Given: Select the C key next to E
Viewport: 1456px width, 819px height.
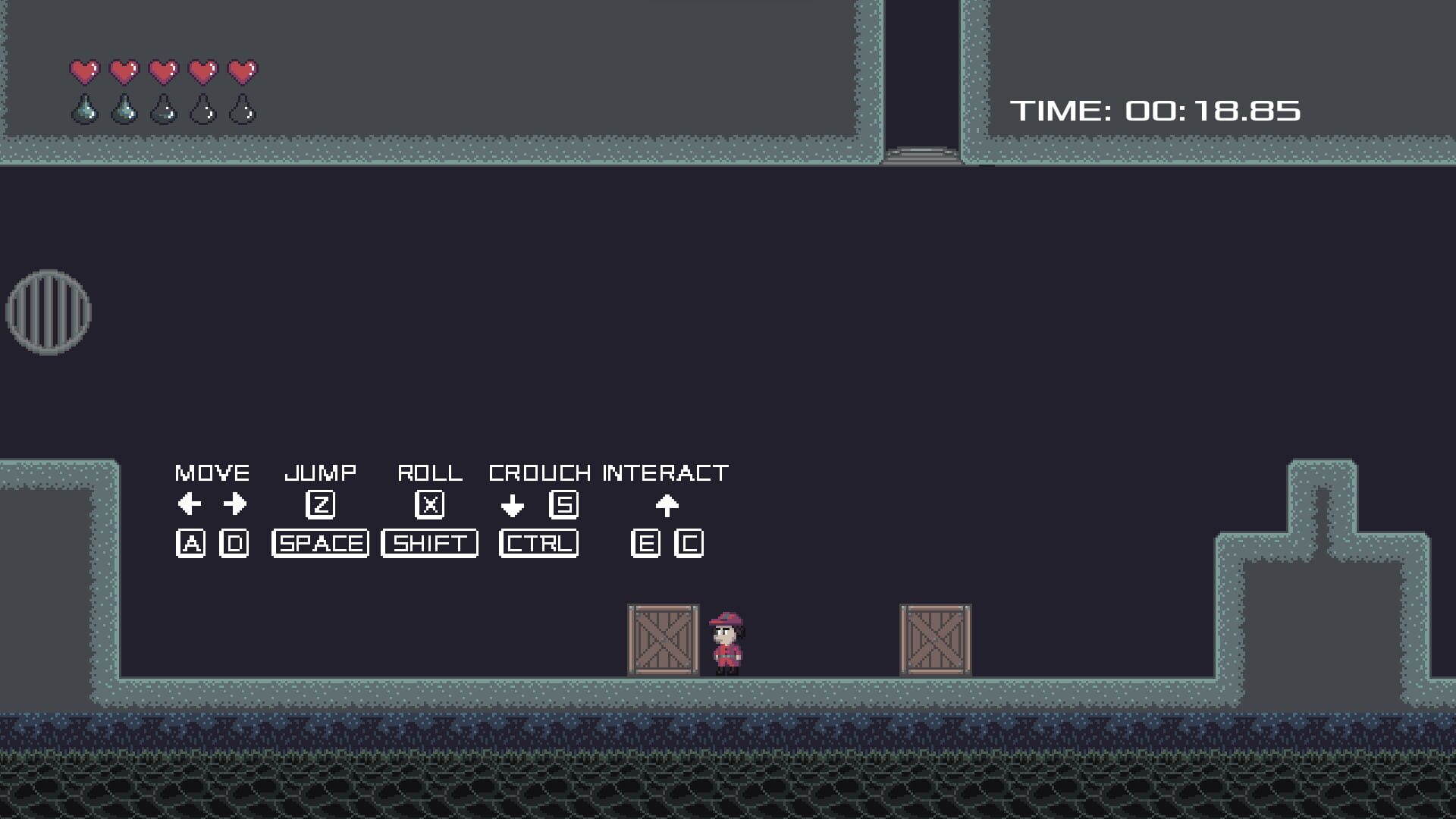Looking at the screenshot, I should coord(689,543).
